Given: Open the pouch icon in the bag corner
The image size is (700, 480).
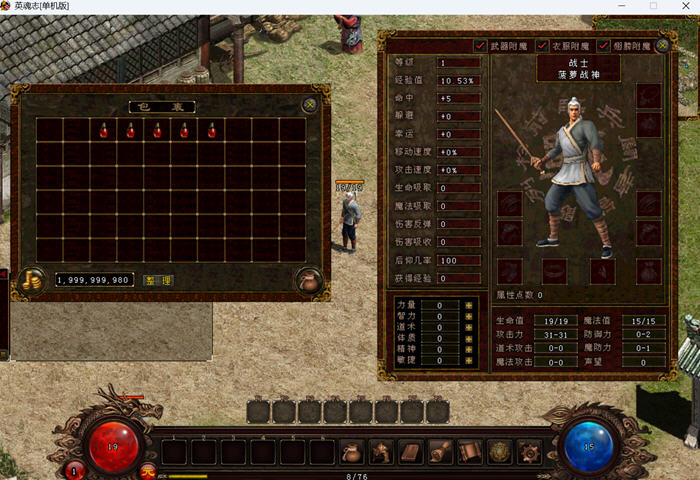Looking at the screenshot, I should tap(309, 281).
